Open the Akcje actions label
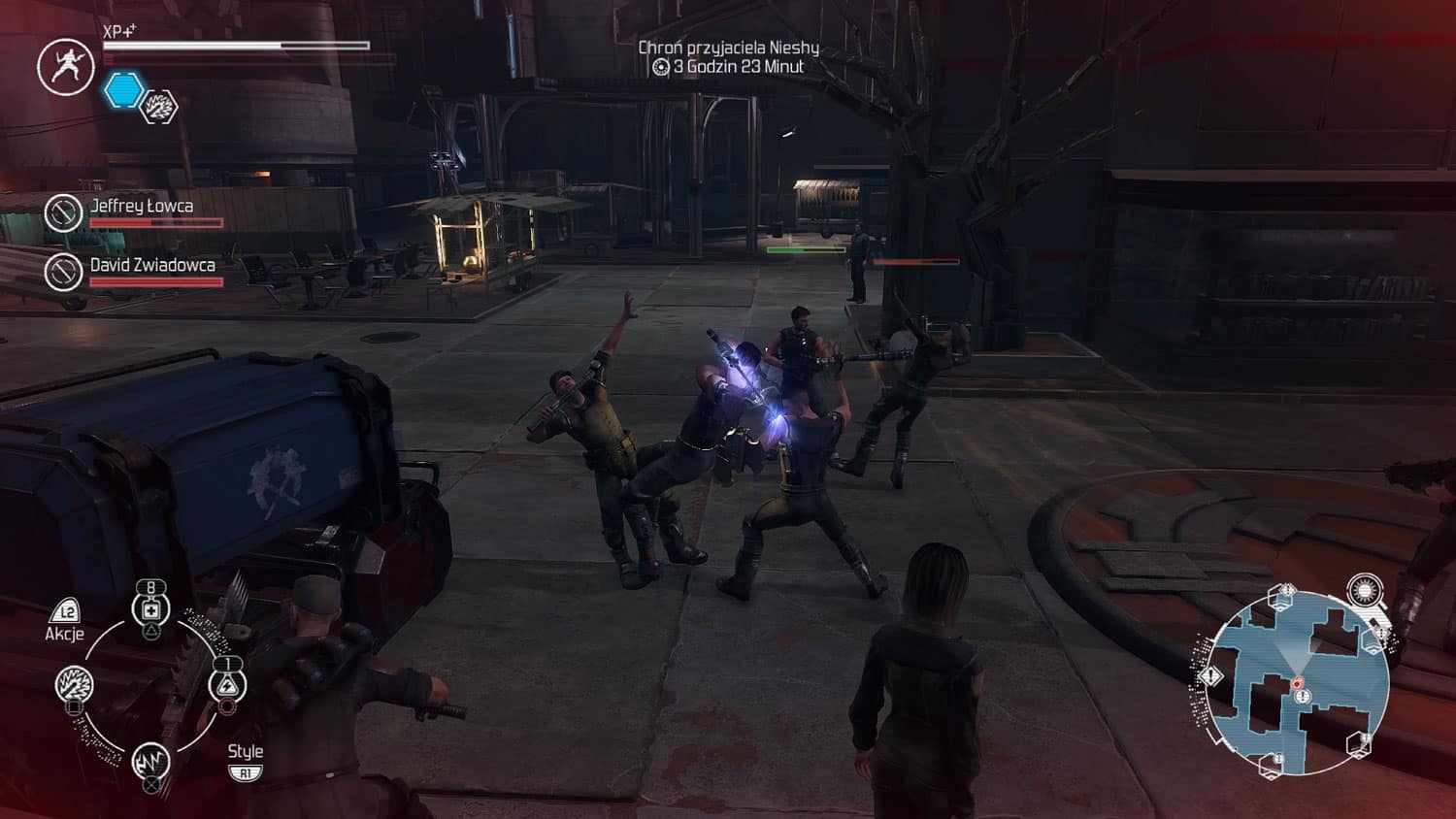The height and width of the screenshot is (819, 1456). click(65, 634)
